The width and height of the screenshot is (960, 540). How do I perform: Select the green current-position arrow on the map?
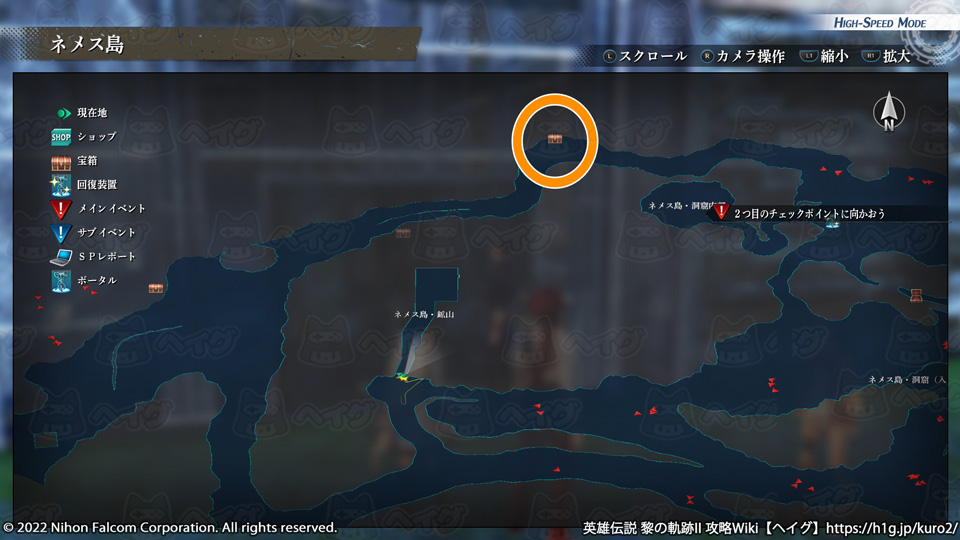coord(402,377)
